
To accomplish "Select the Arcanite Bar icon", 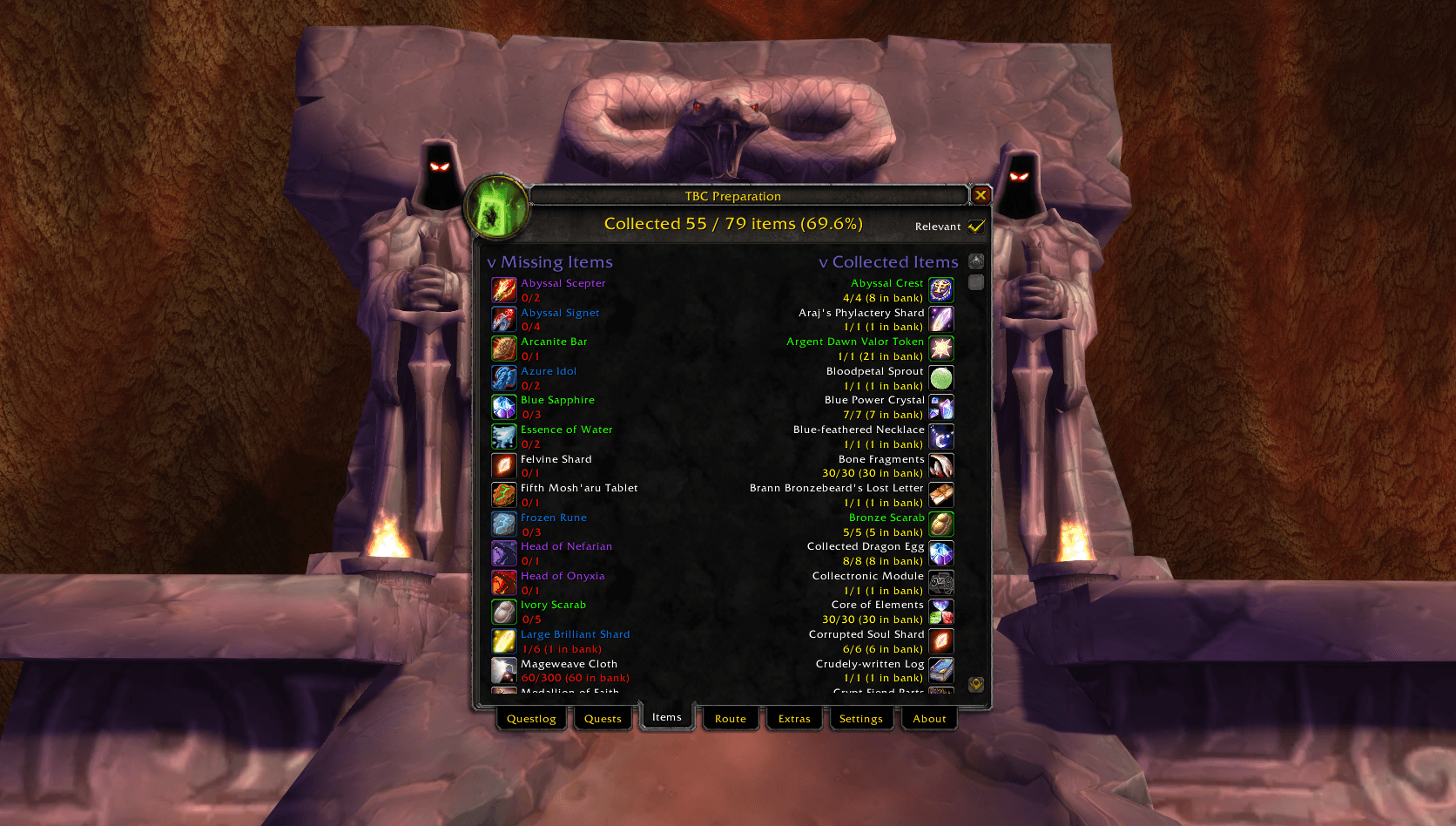I will click(x=504, y=349).
